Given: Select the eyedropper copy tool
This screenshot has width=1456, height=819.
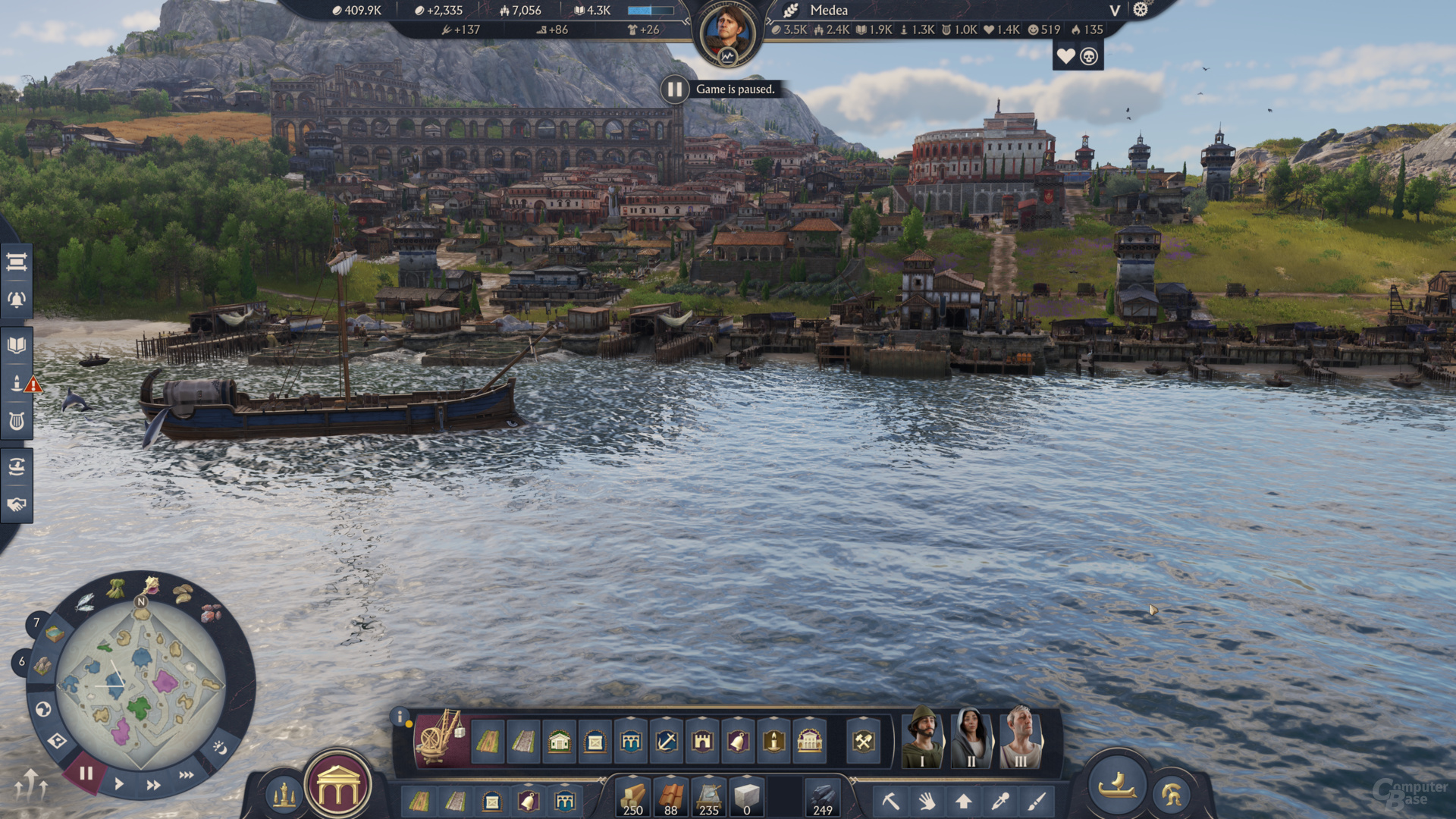Looking at the screenshot, I should (1000, 801).
